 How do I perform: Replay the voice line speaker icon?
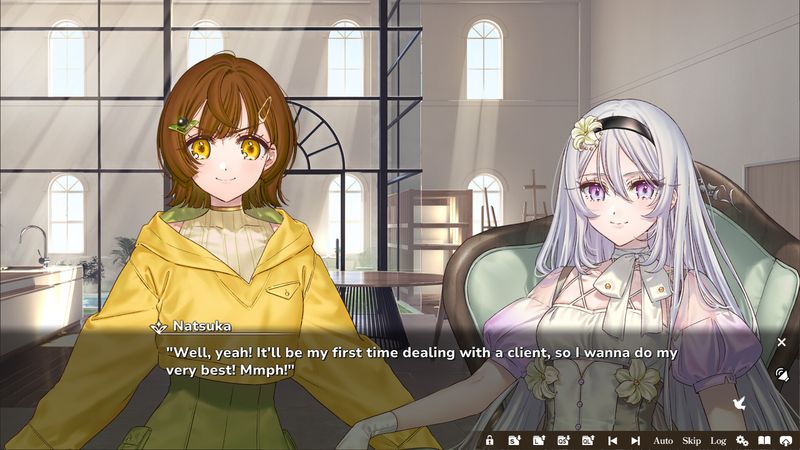782,374
